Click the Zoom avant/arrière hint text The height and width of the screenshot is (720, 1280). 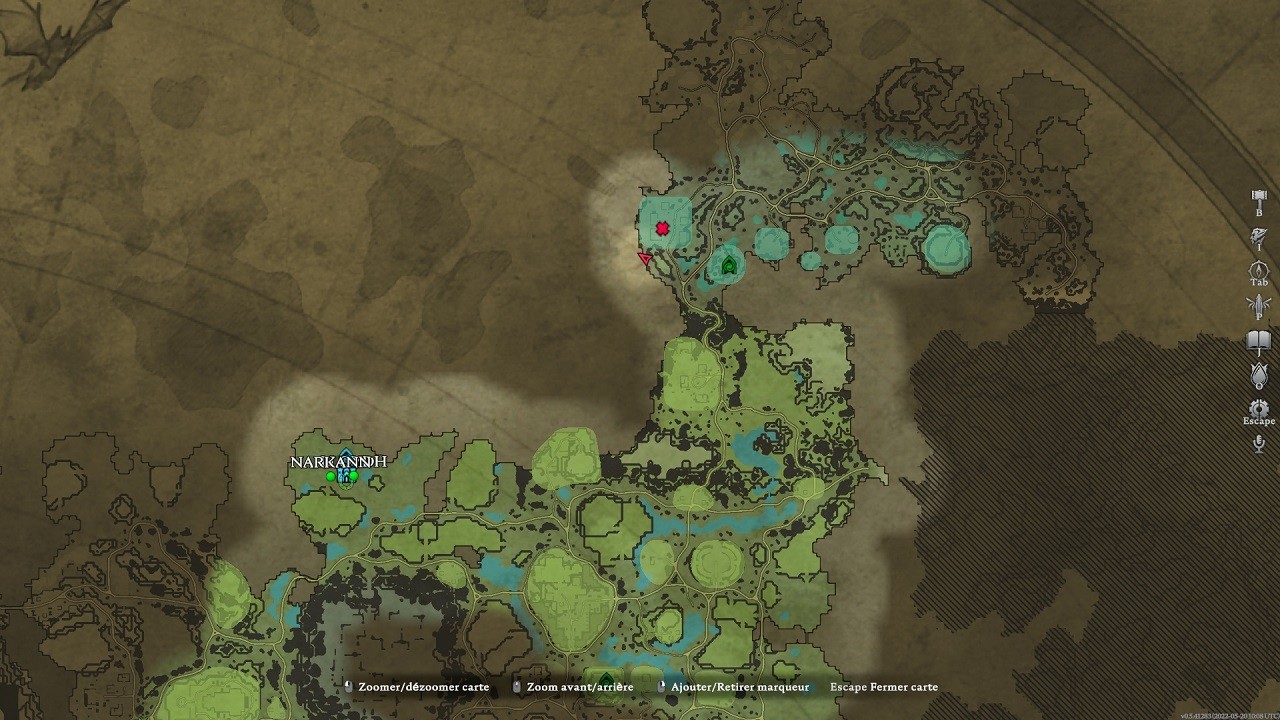(581, 687)
